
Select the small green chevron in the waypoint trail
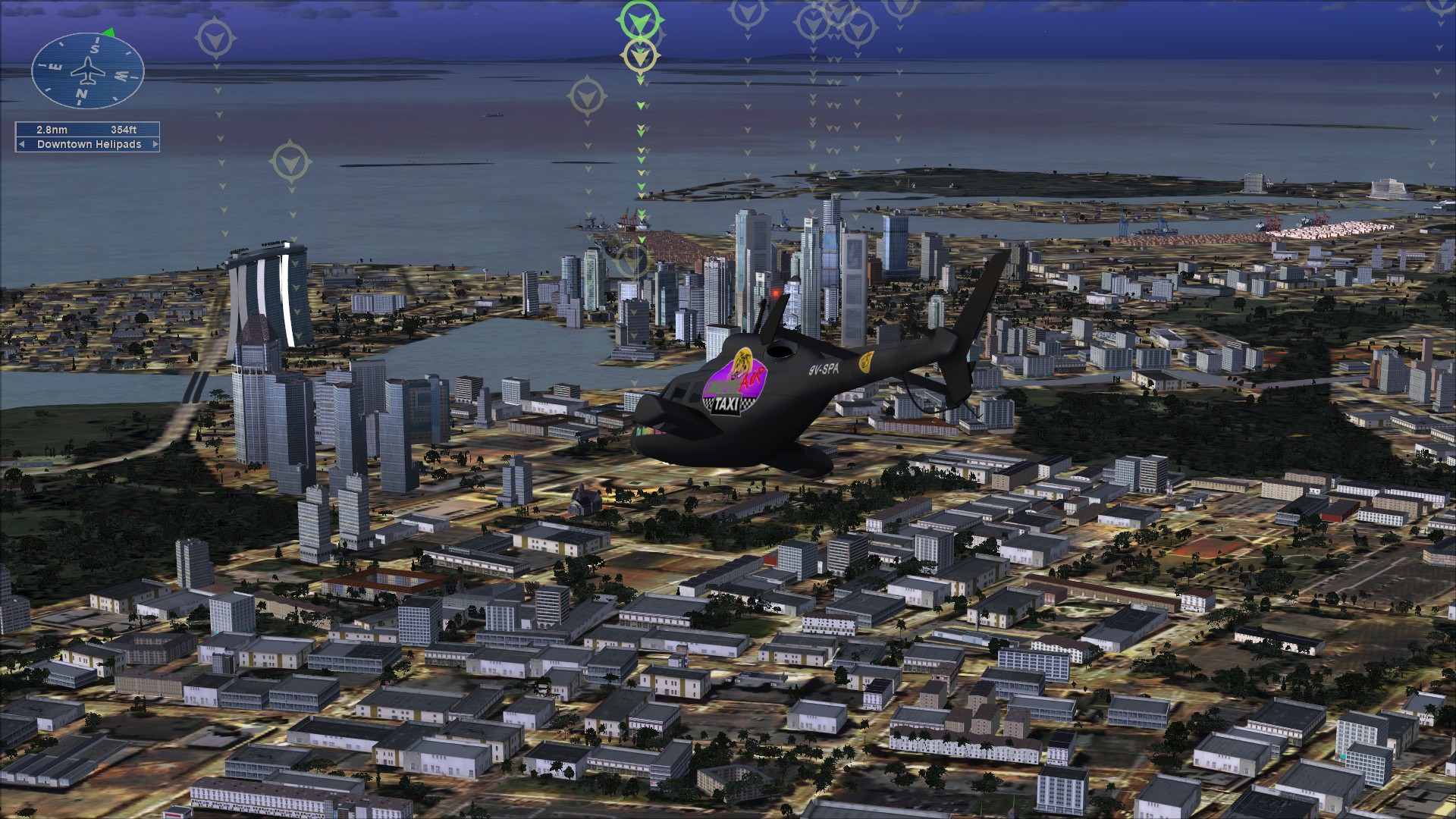coord(642,106)
